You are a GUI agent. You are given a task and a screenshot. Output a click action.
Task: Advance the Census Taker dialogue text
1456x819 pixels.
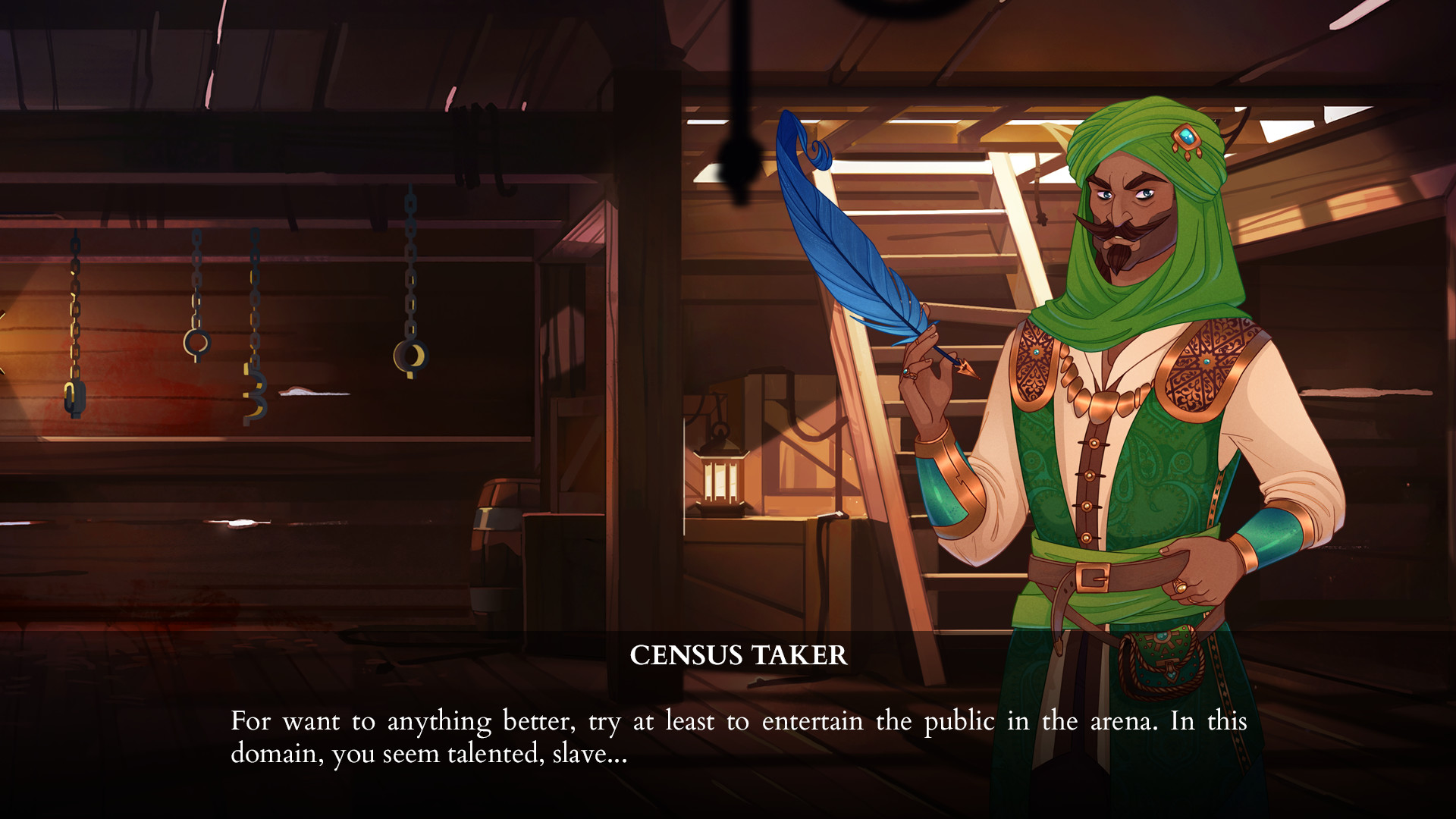(738, 736)
